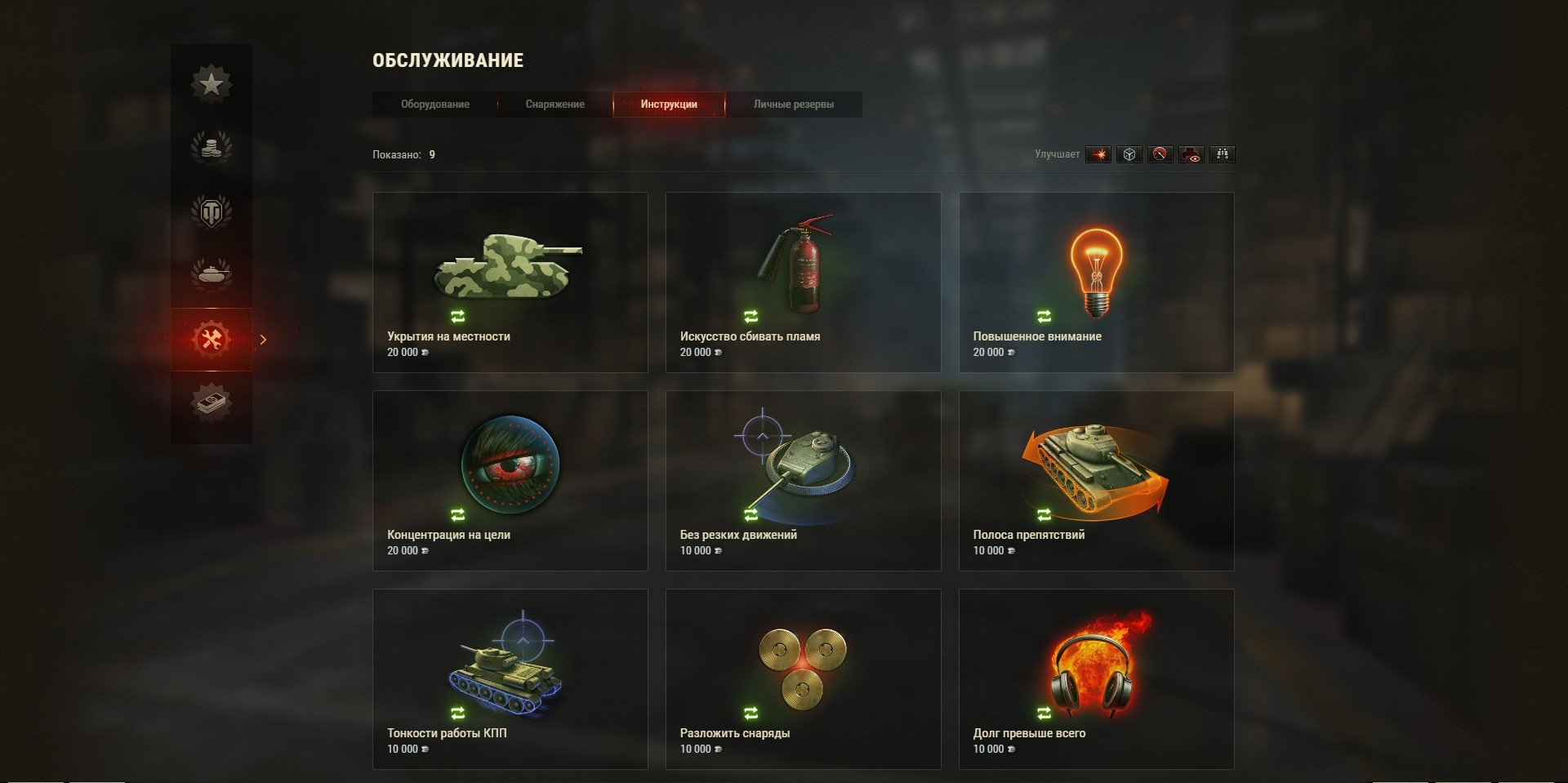Switch to the Оборудование tab
Screen dimensions: 1568x783
pyautogui.click(x=434, y=105)
